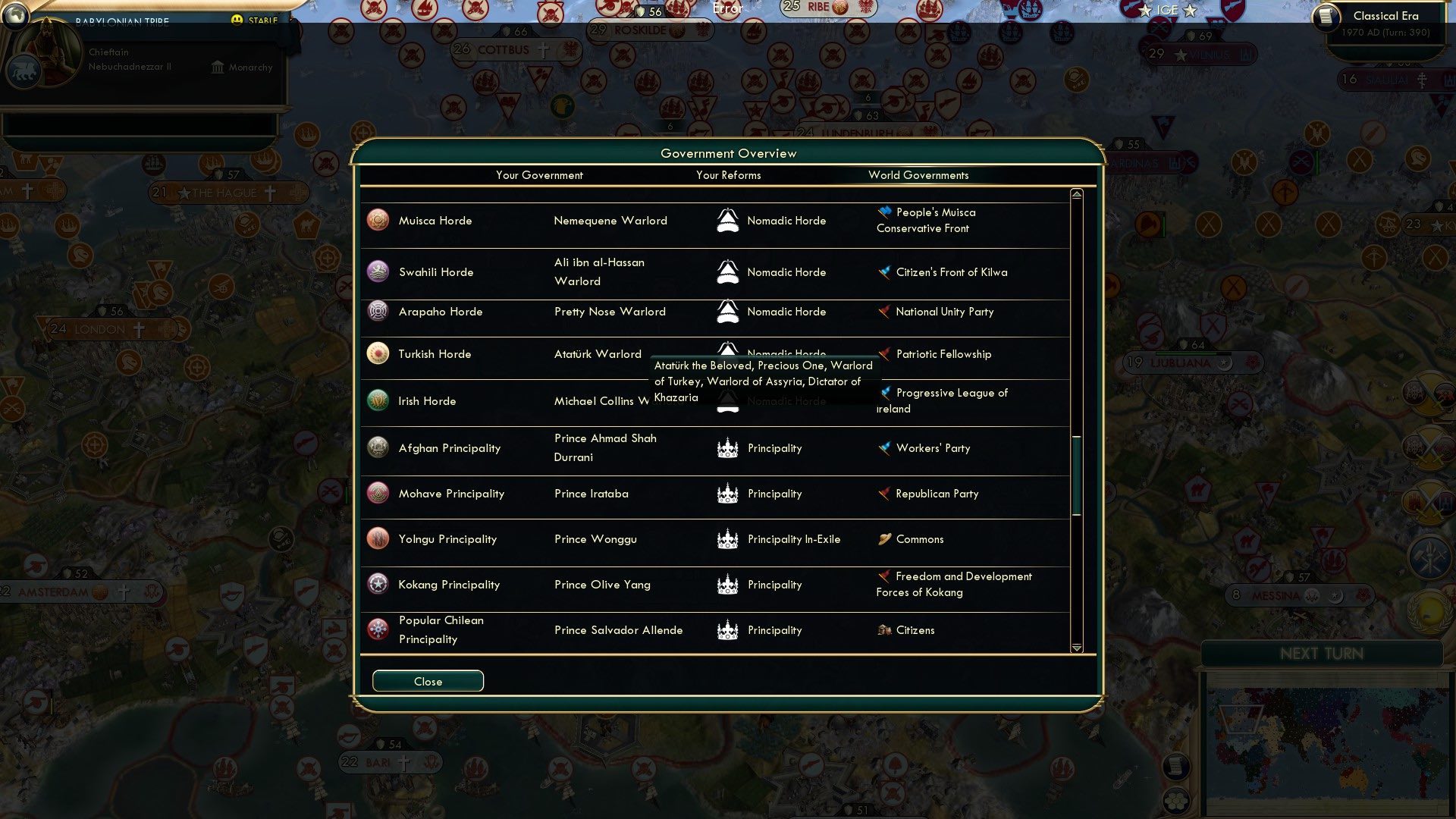Select the Muisca Horde civilization icon
This screenshot has height=819, width=1456.
pos(377,220)
